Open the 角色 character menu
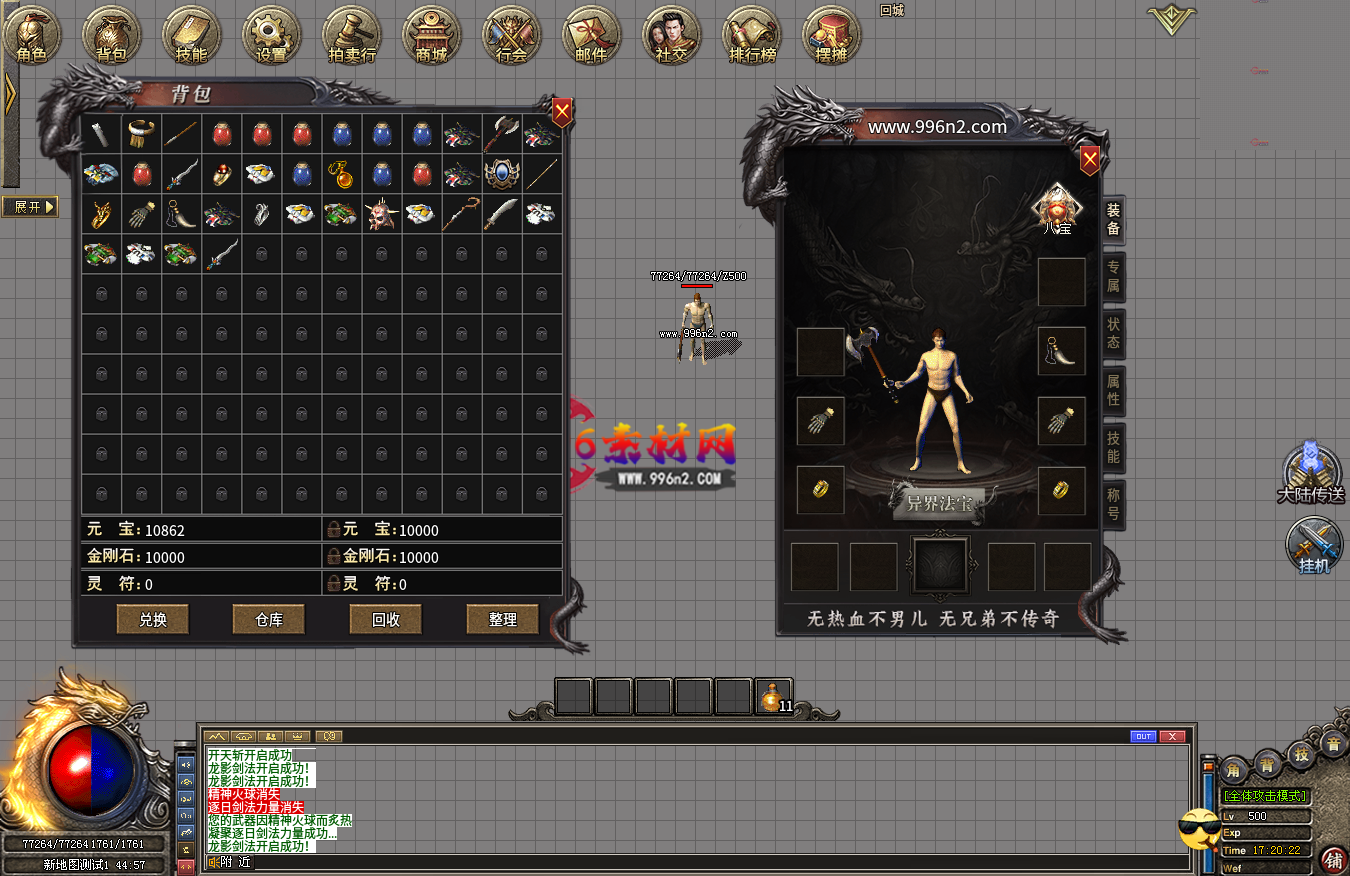 pyautogui.click(x=32, y=36)
